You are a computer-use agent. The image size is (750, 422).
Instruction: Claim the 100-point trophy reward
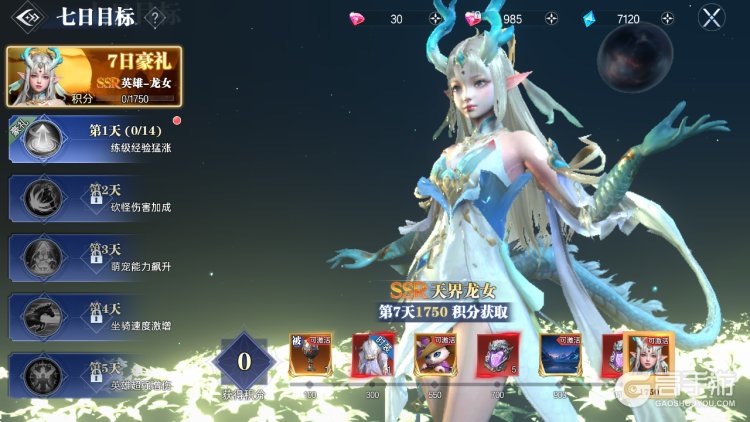tap(310, 355)
